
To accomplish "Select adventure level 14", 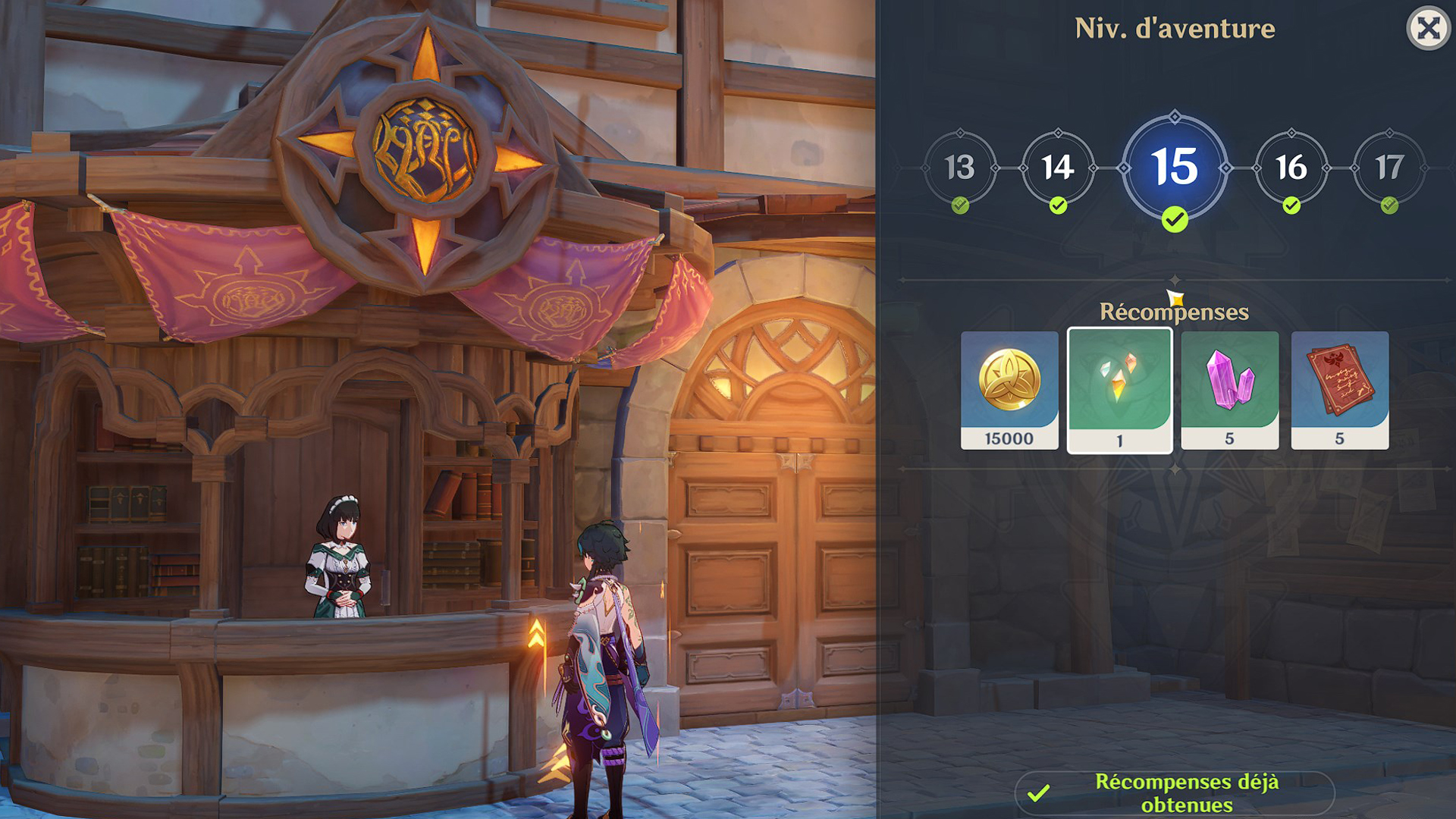I will coord(1057,168).
